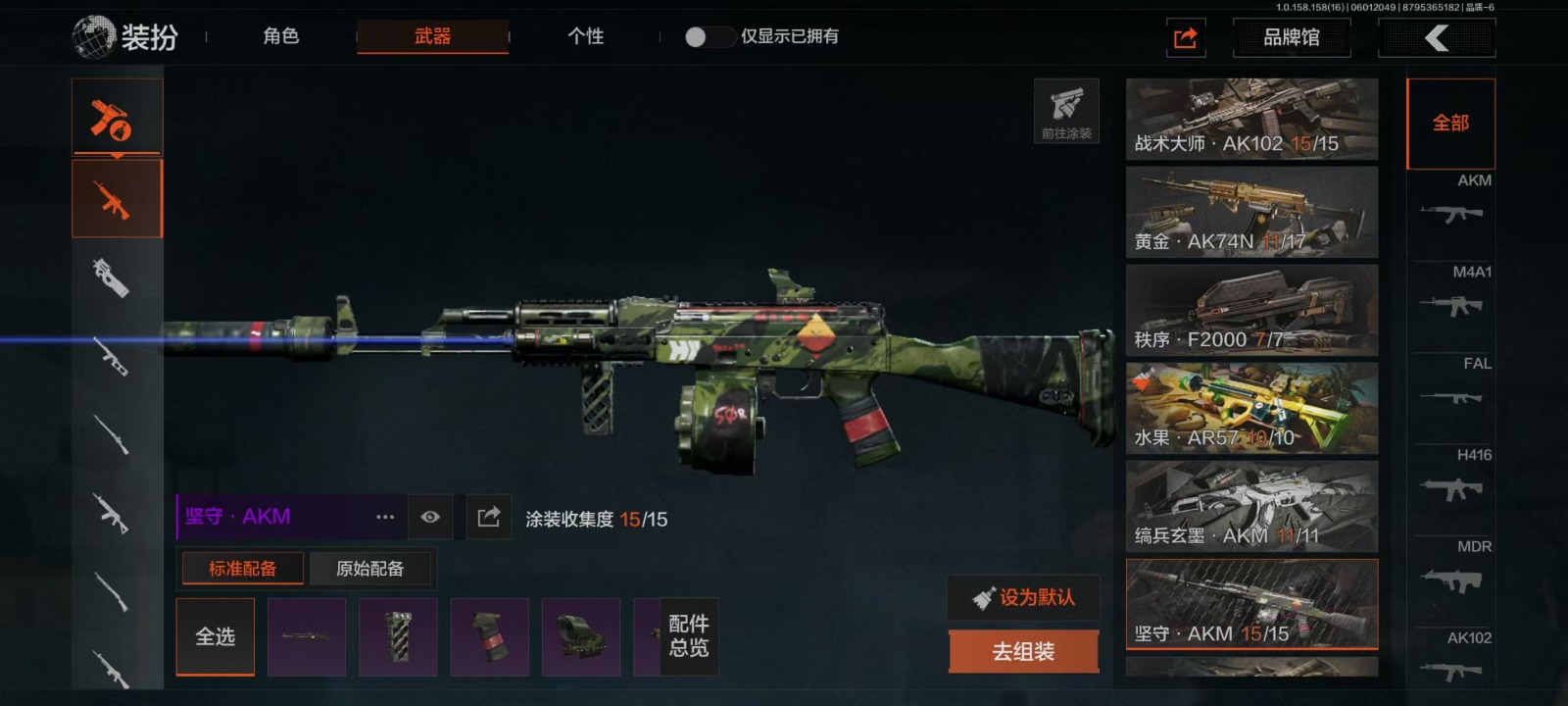Select 战术大师 · AK102 skin
This screenshot has width=1568, height=706.
(x=1251, y=119)
